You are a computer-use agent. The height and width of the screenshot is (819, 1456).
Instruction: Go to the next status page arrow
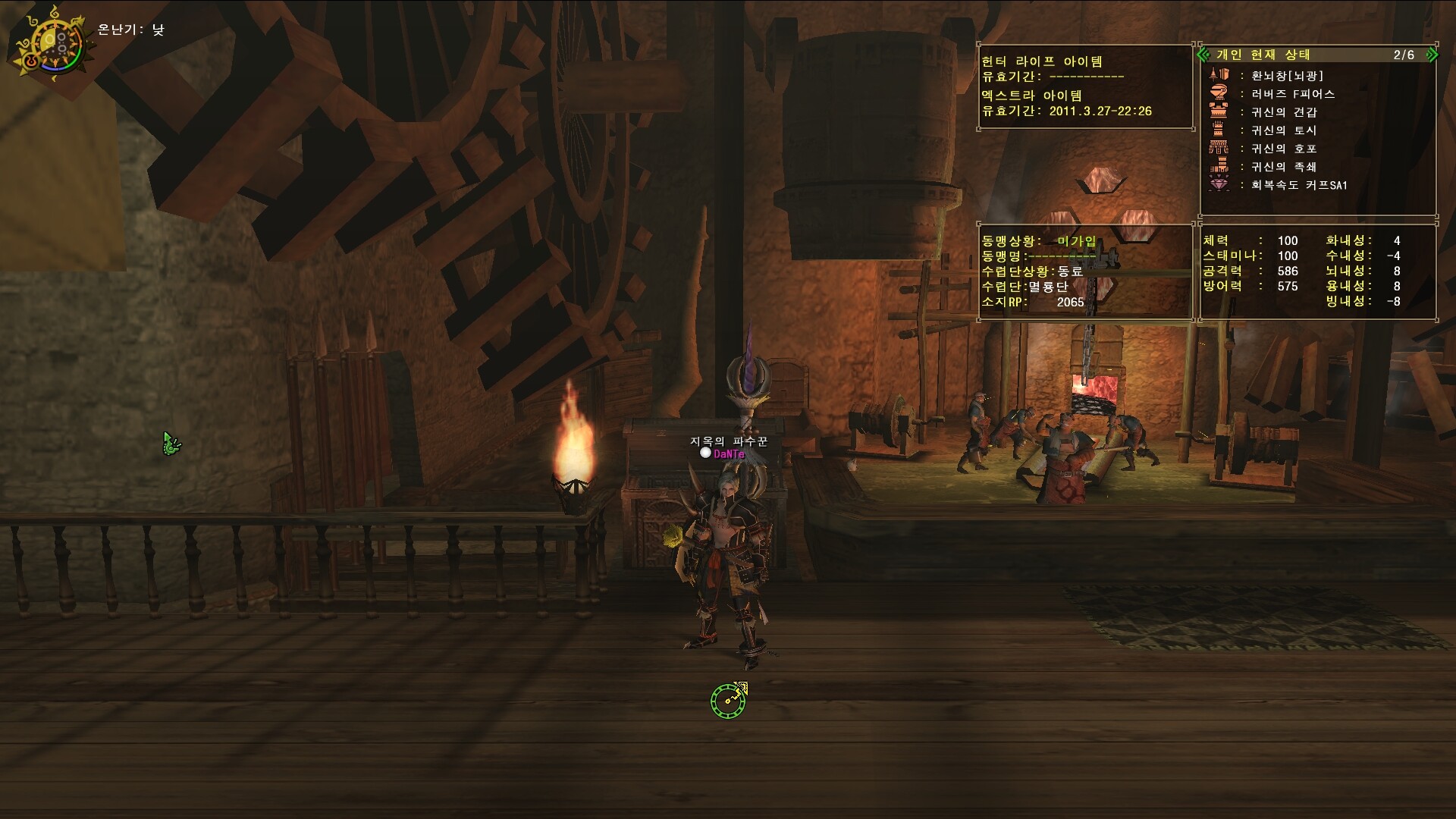(1432, 55)
